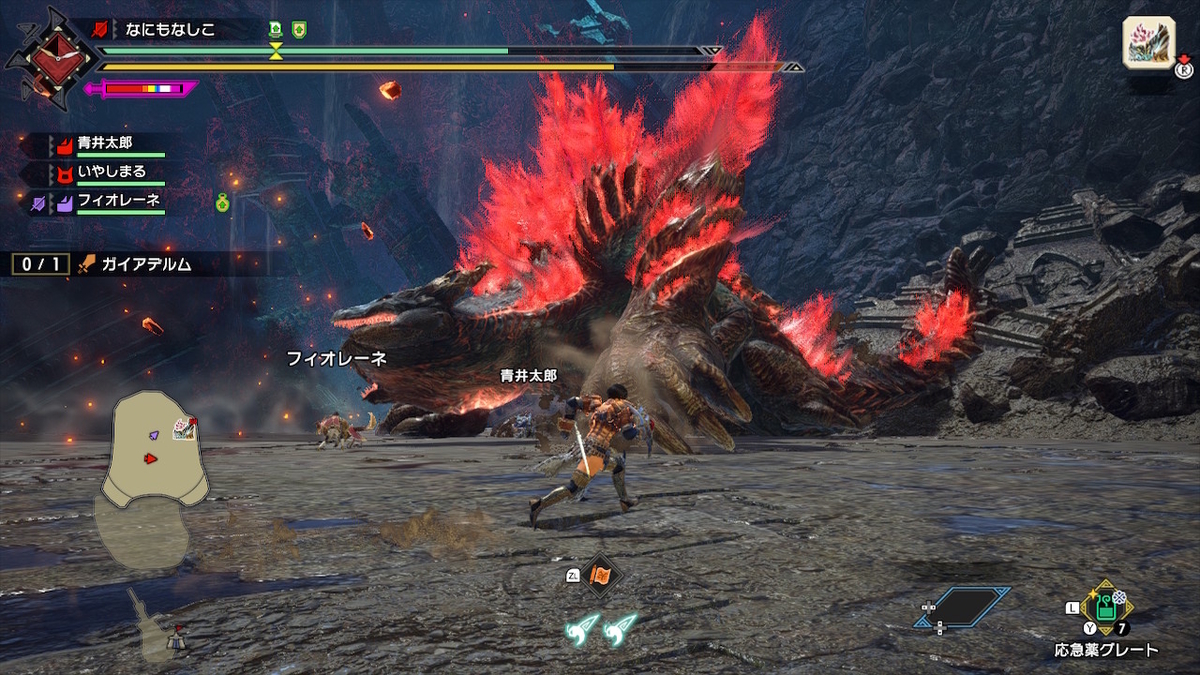Viewport: 1200px width, 675px height.
Task: Open the empty action bar panel
Action: [961, 606]
